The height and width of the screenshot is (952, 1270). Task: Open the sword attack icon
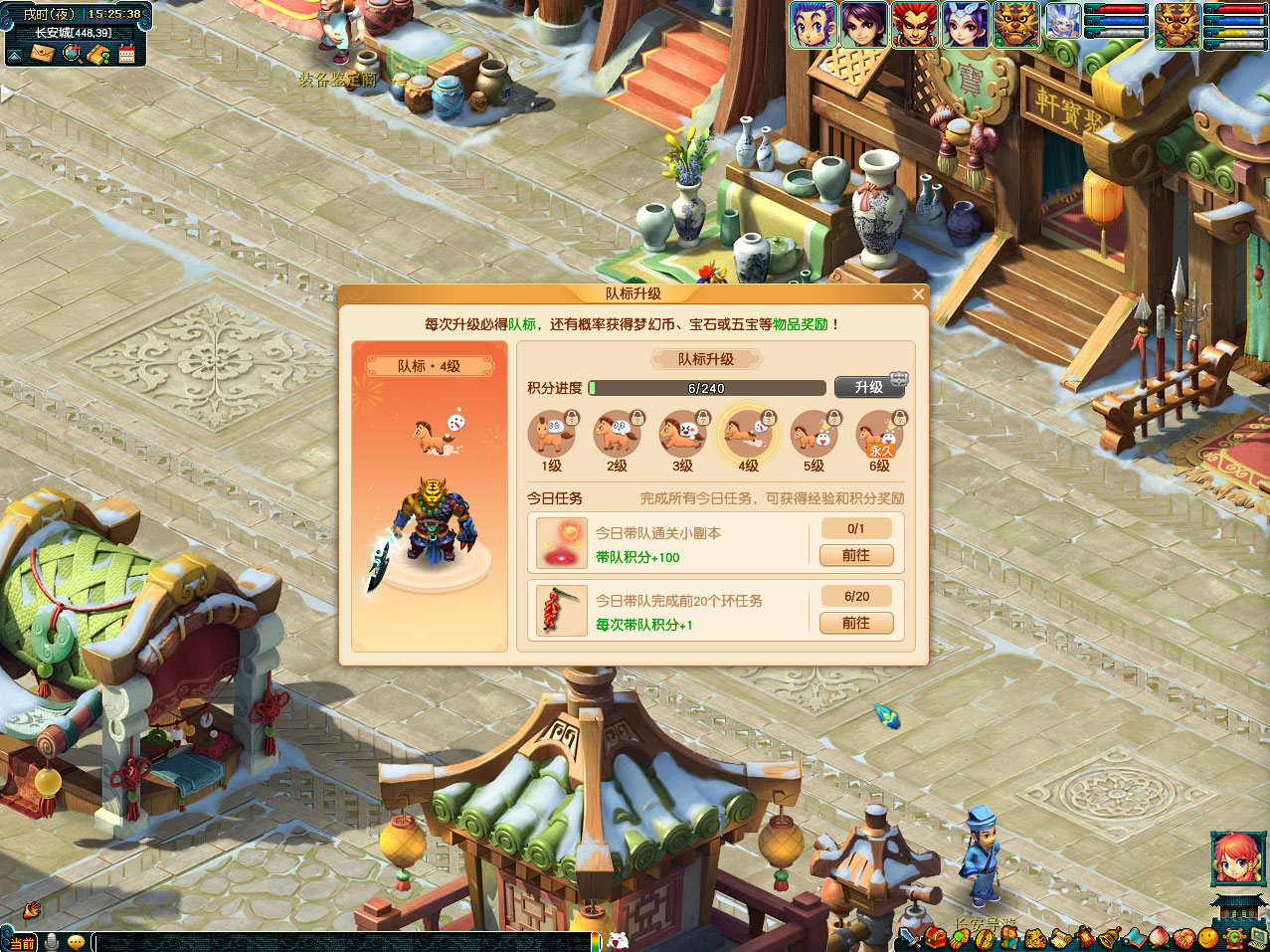[909, 938]
